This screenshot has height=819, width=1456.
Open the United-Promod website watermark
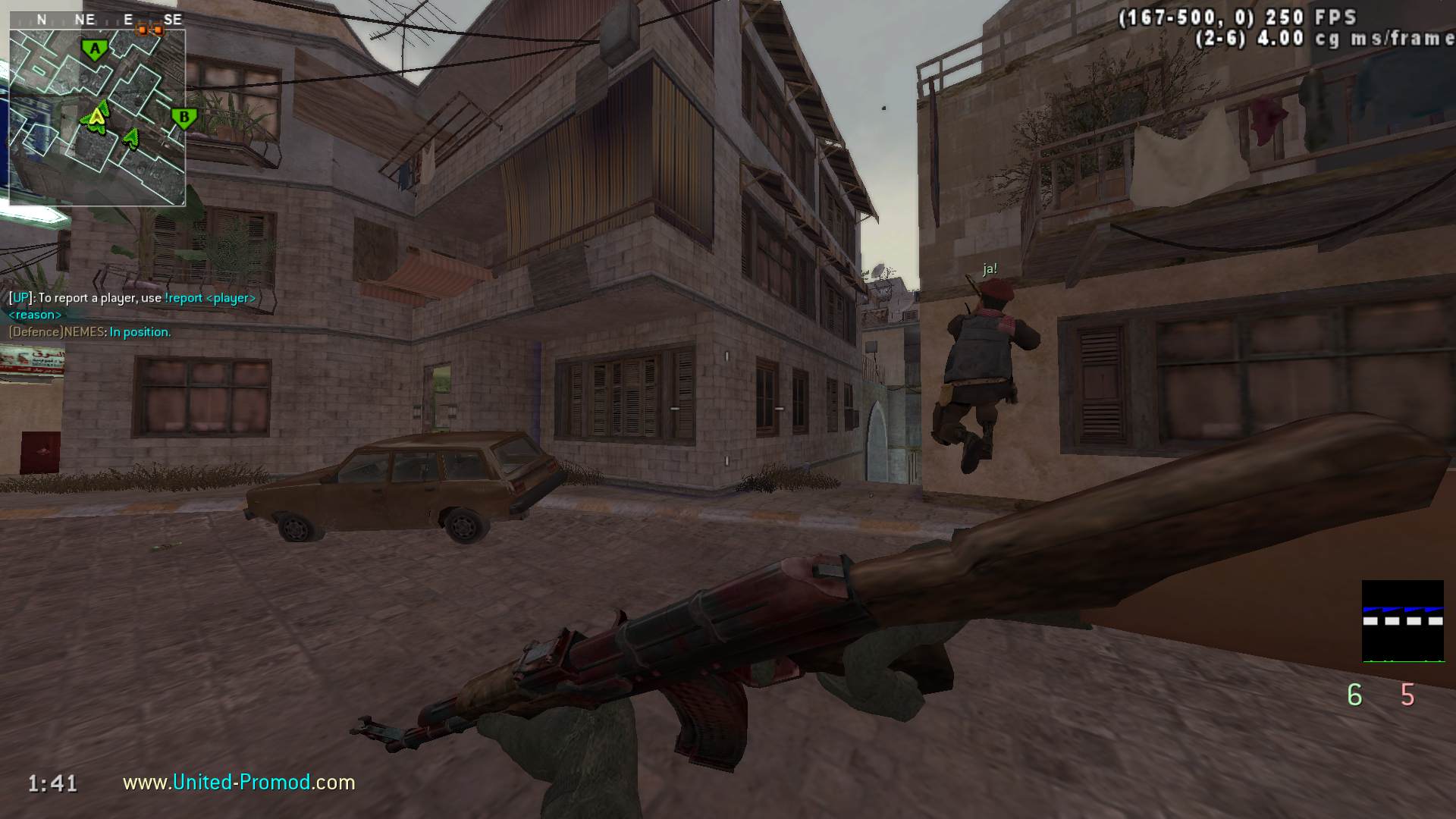click(x=239, y=782)
